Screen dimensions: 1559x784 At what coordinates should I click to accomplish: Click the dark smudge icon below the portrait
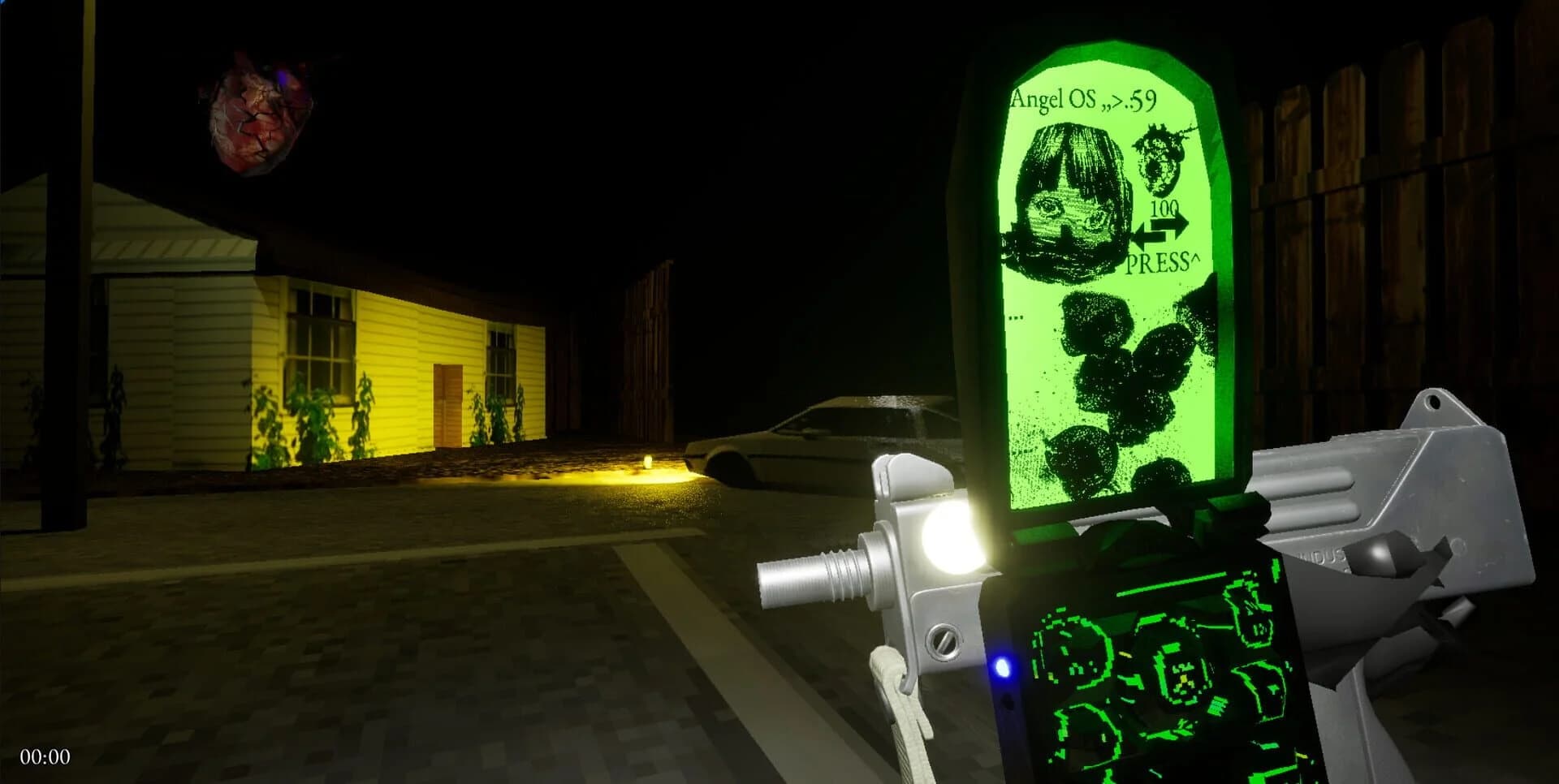point(1104,357)
